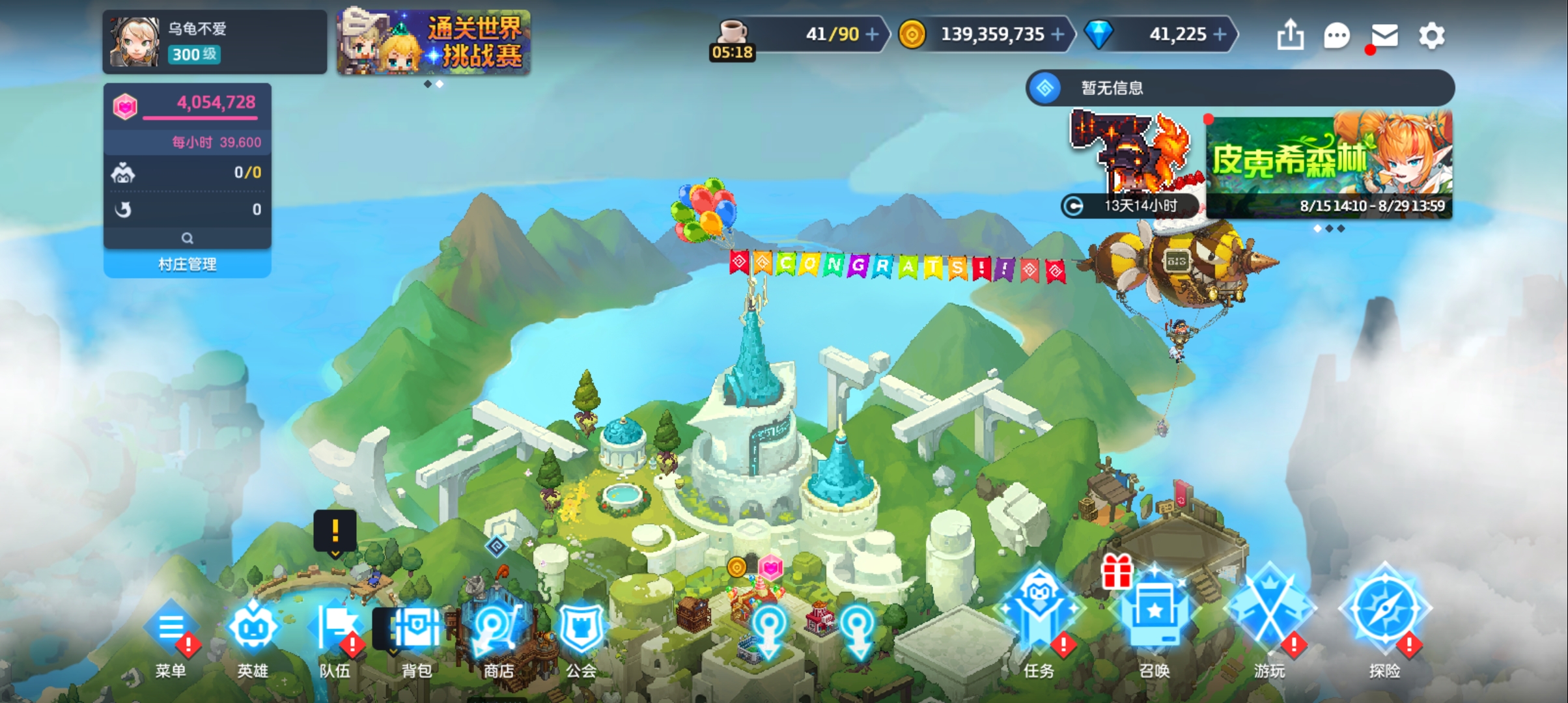Open the 菜单 menu button

tap(171, 635)
